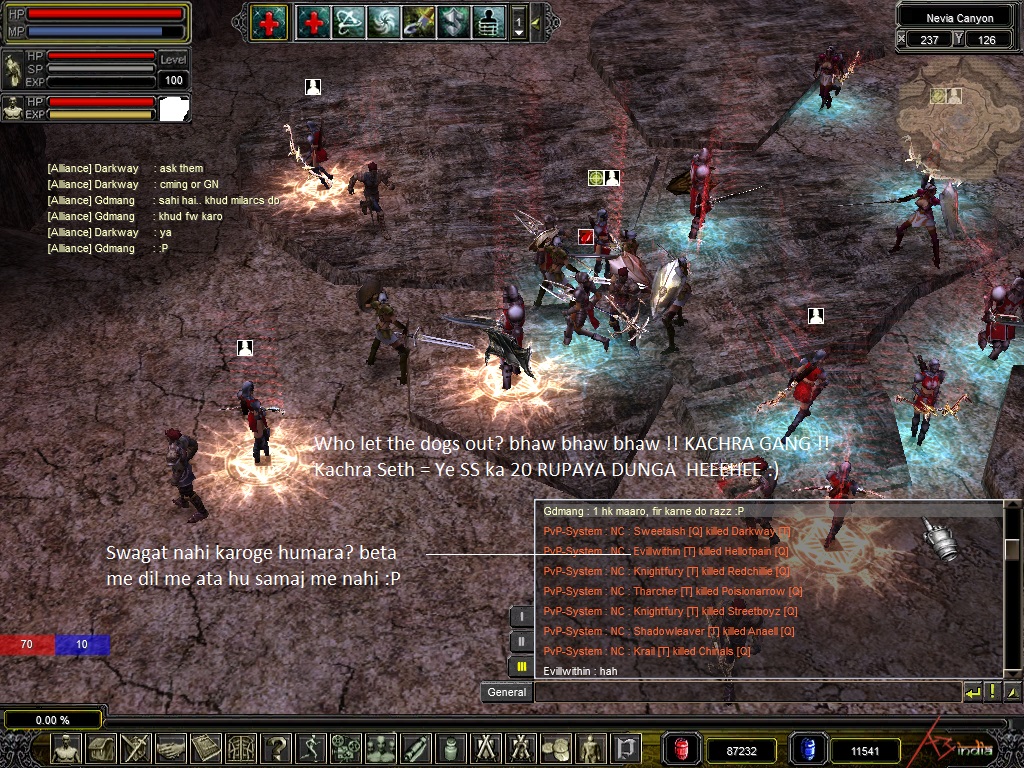
Task: Click the yellow exclamation chat button
Action: tap(993, 691)
